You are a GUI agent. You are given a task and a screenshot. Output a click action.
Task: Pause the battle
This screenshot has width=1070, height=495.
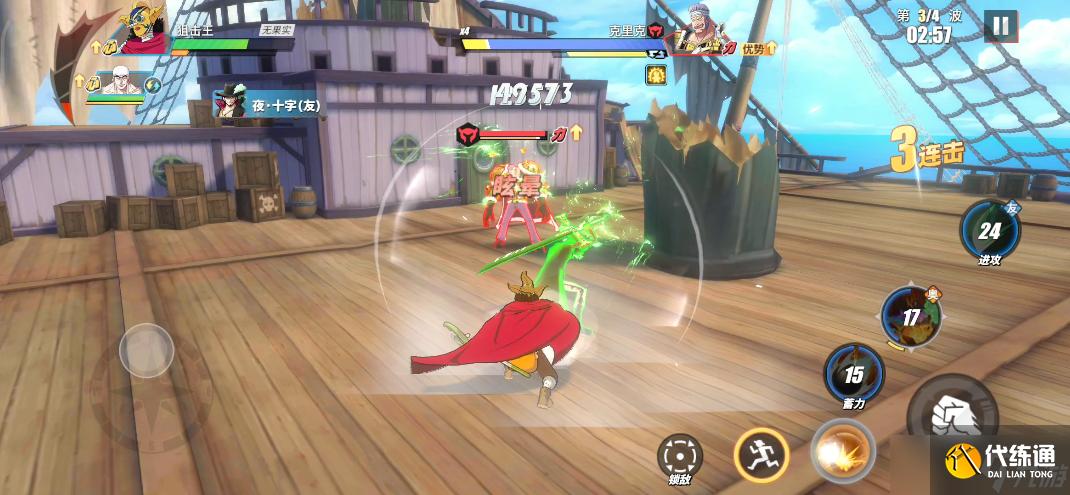click(x=1000, y=26)
